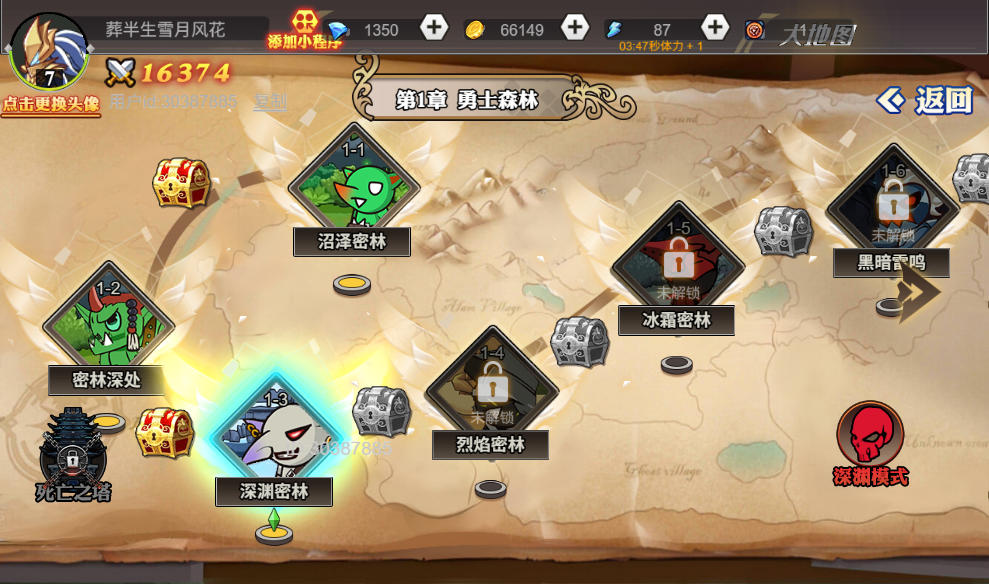Change the player avatar portrait
The image size is (989, 584).
(48, 50)
